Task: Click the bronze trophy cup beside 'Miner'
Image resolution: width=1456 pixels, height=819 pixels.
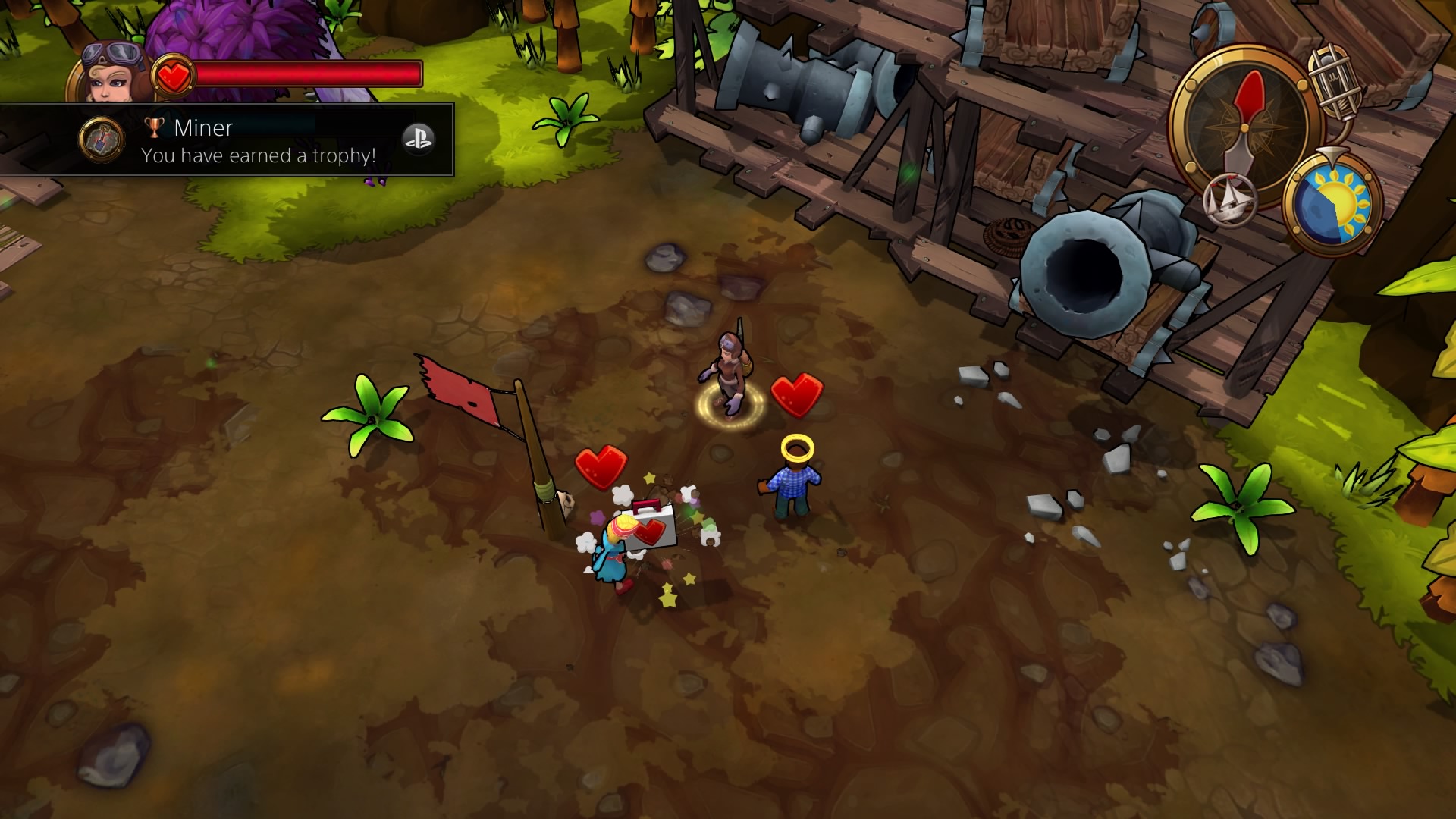Action: (x=155, y=129)
